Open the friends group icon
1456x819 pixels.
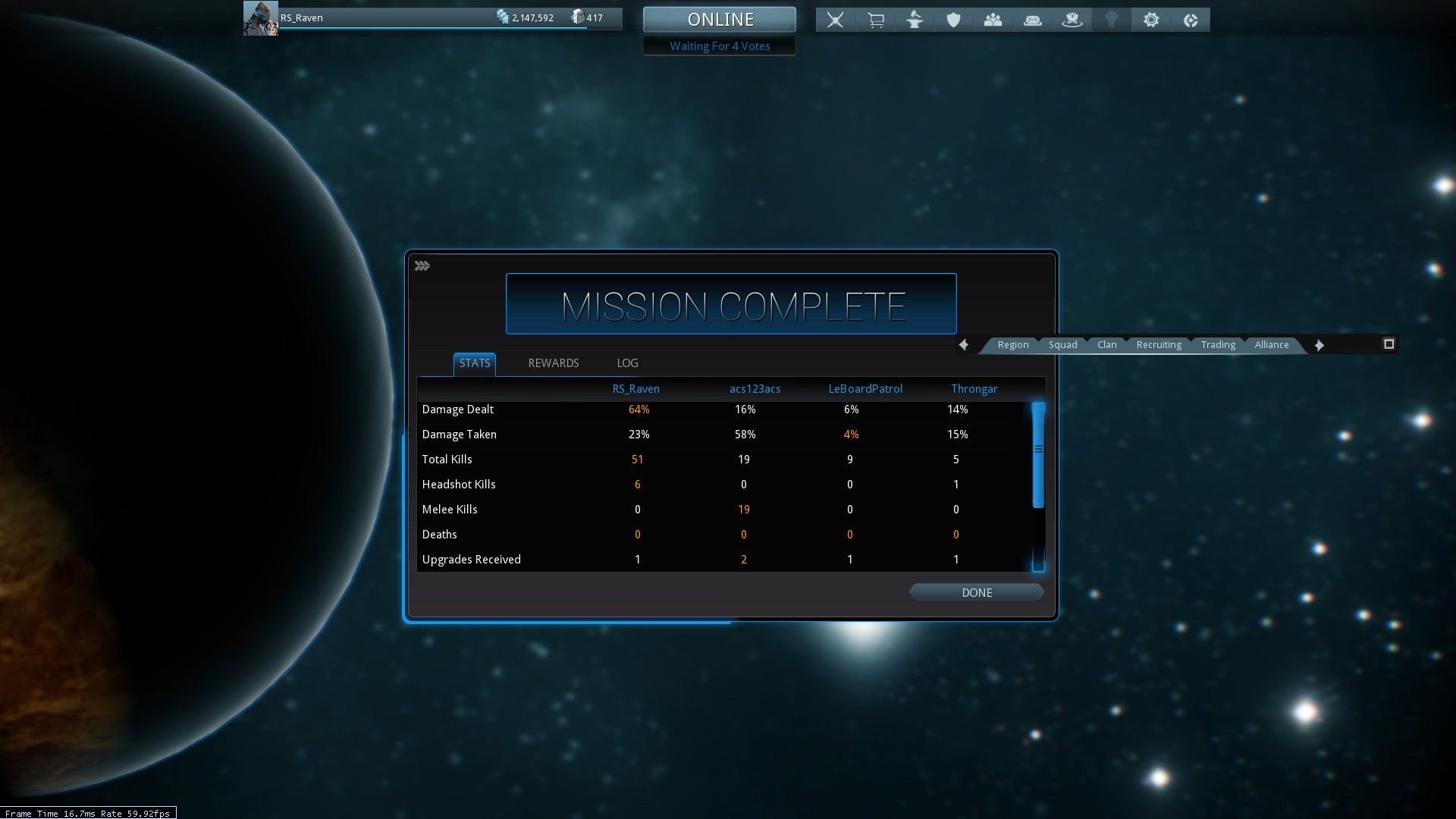coord(993,20)
